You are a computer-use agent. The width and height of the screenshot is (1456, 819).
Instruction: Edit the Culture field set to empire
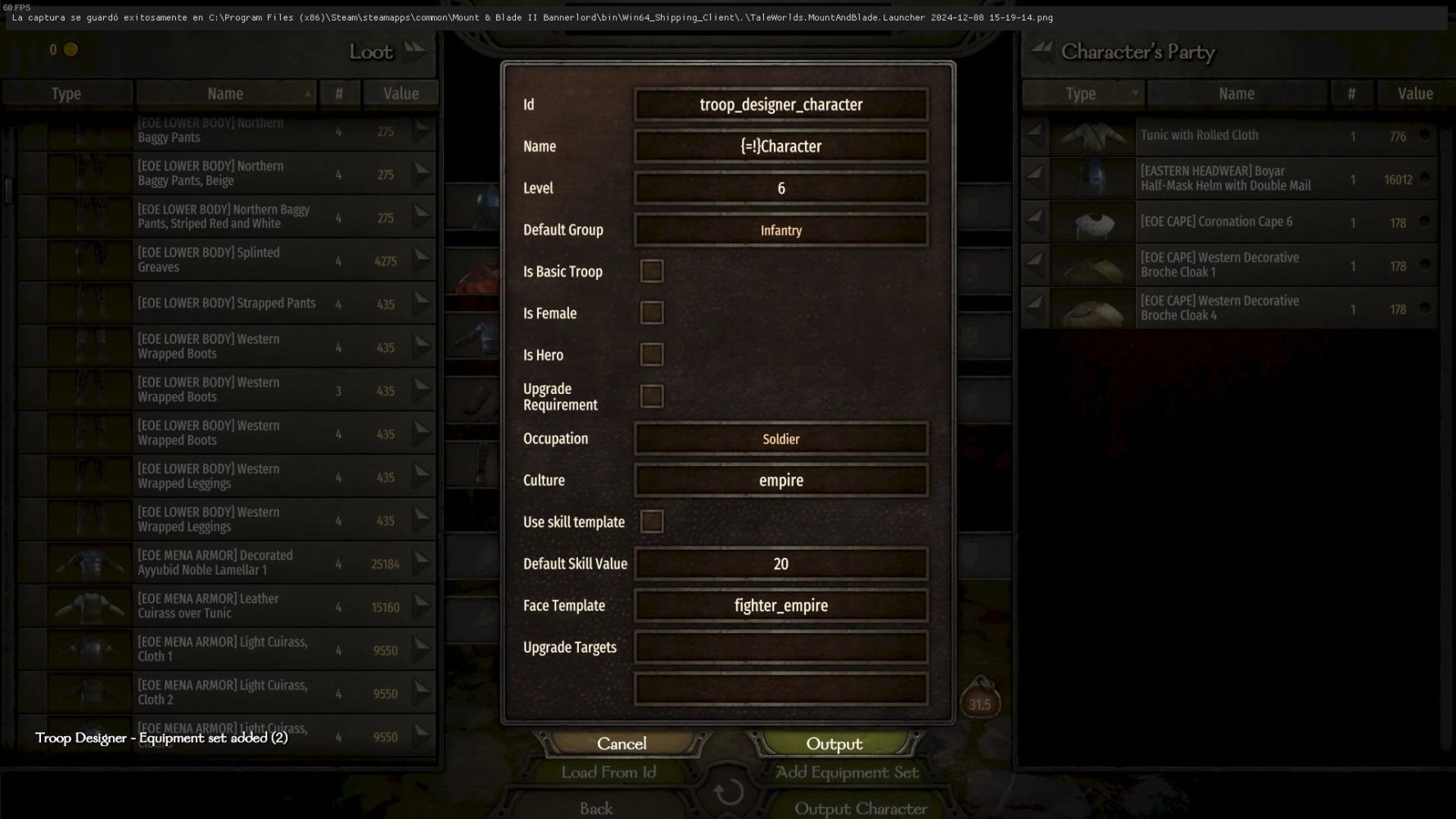[x=780, y=481]
